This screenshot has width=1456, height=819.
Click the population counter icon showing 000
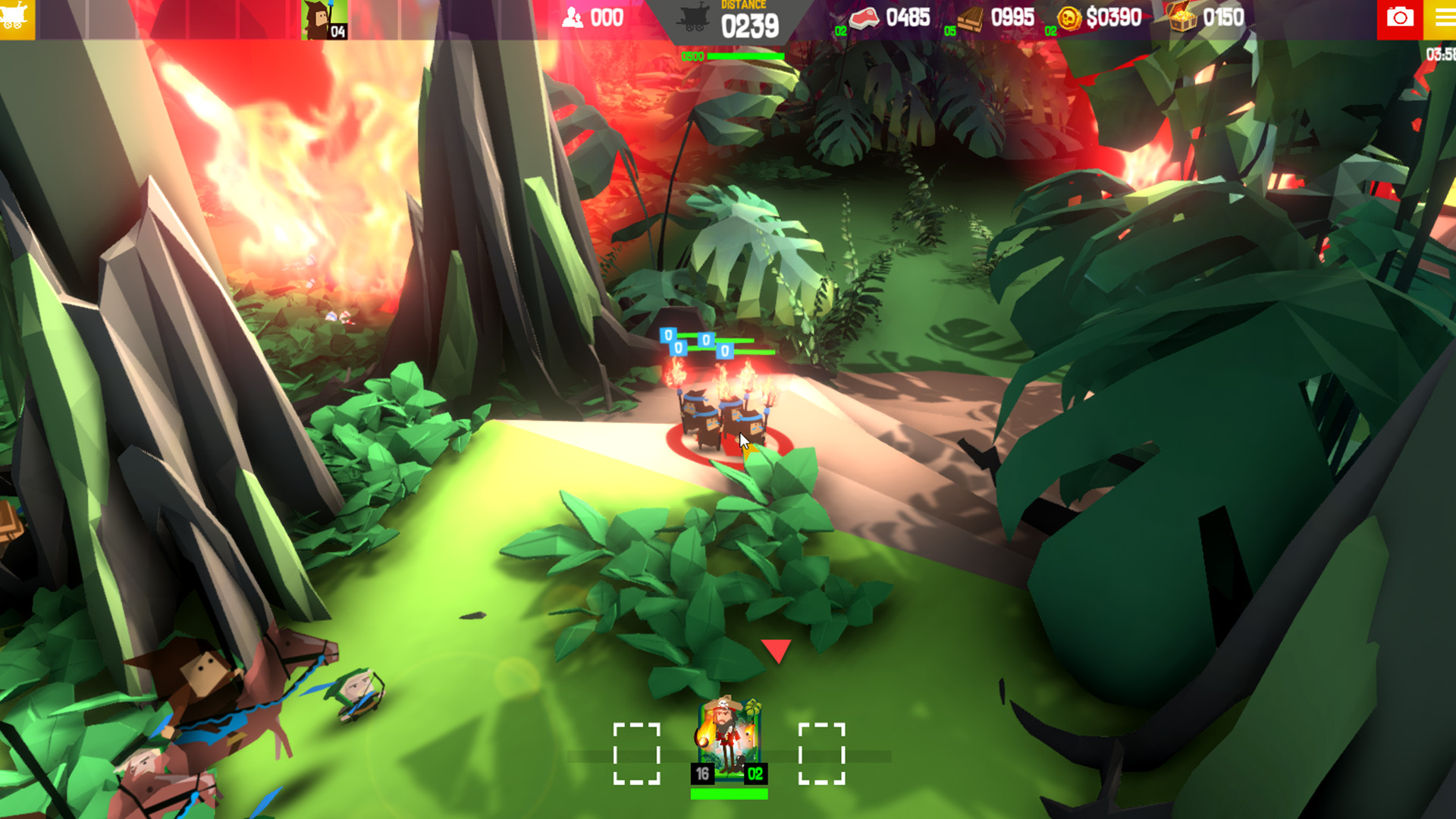573,17
